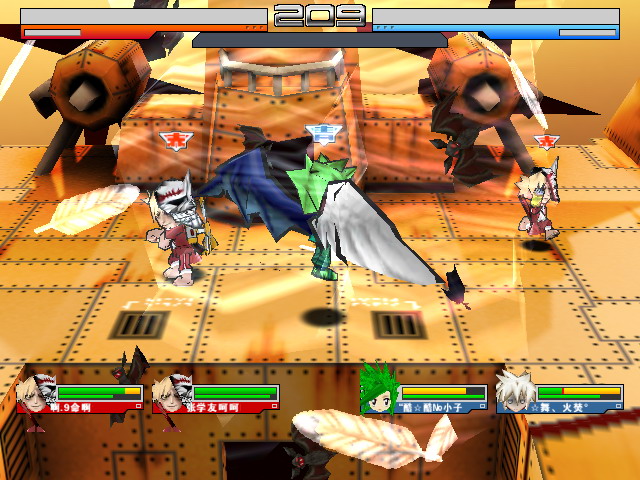Click the masked fighter portrait labeled 张学友呵呵呵
This screenshot has width=640, height=480.
click(x=170, y=393)
